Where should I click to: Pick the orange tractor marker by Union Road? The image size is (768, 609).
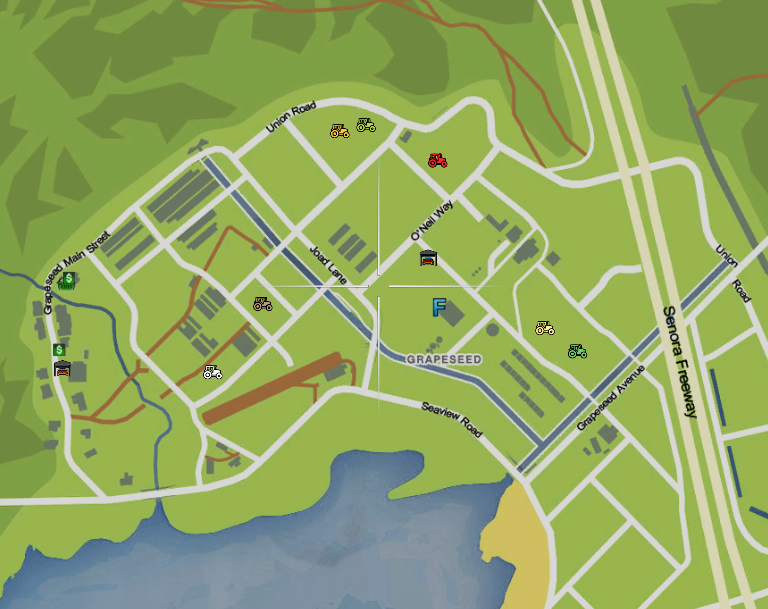pyautogui.click(x=339, y=131)
